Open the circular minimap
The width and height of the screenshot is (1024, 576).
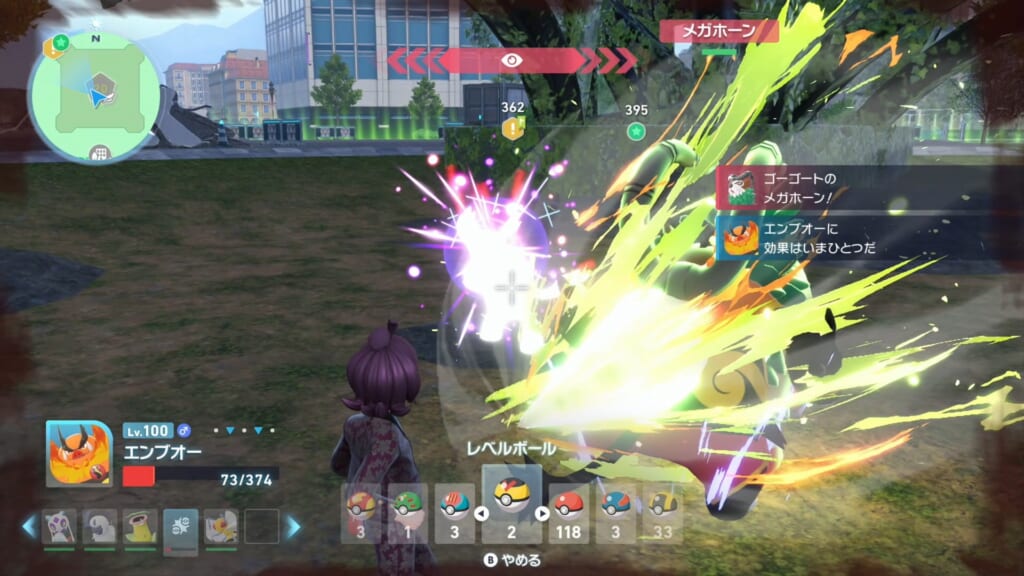[x=95, y=97]
